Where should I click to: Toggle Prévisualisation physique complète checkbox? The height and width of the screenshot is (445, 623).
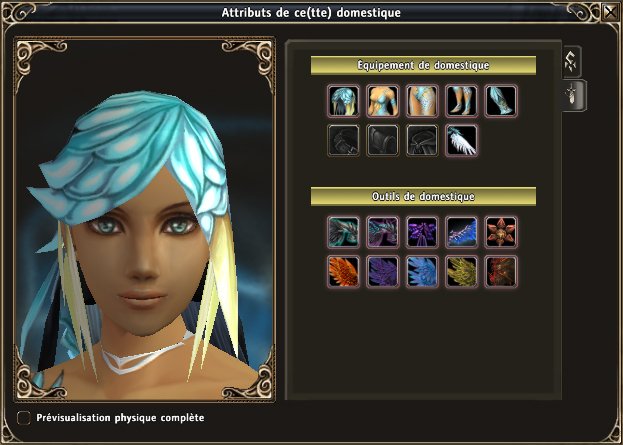pos(24,417)
